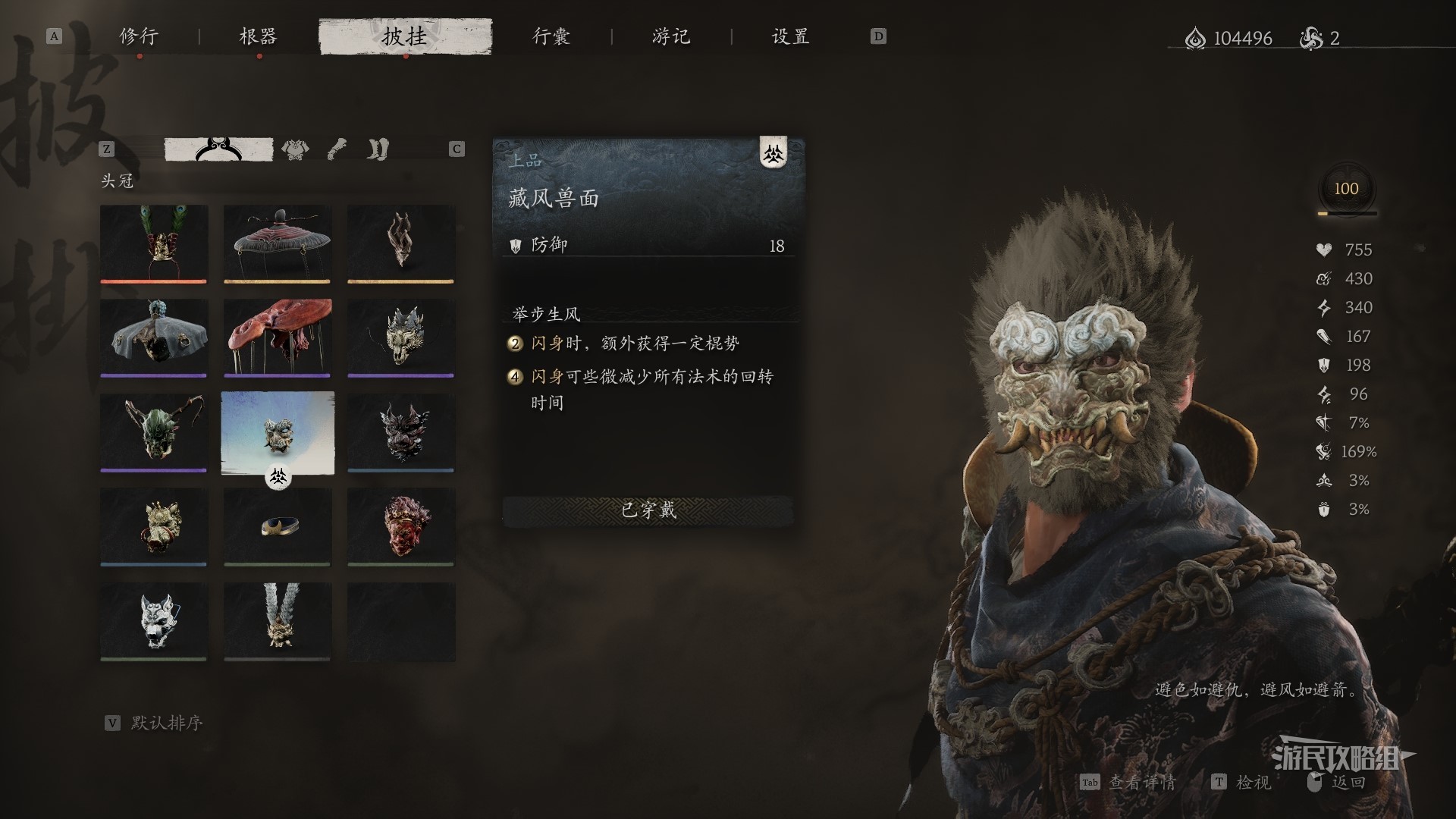This screenshot has height=819, width=1456.
Task: Select the peacock feather crown slot
Action: pyautogui.click(x=154, y=243)
